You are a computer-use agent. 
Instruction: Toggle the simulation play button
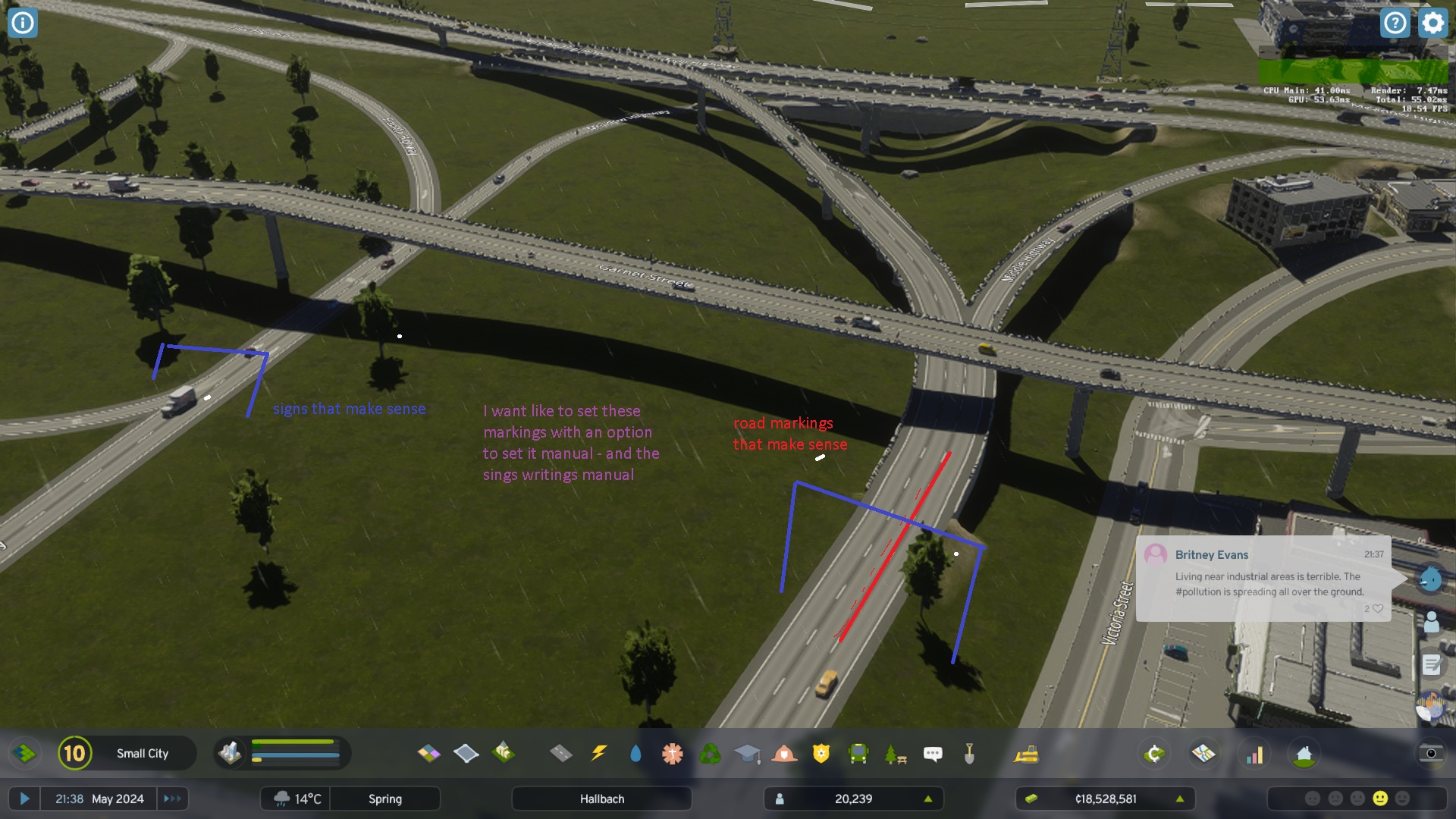click(x=27, y=798)
